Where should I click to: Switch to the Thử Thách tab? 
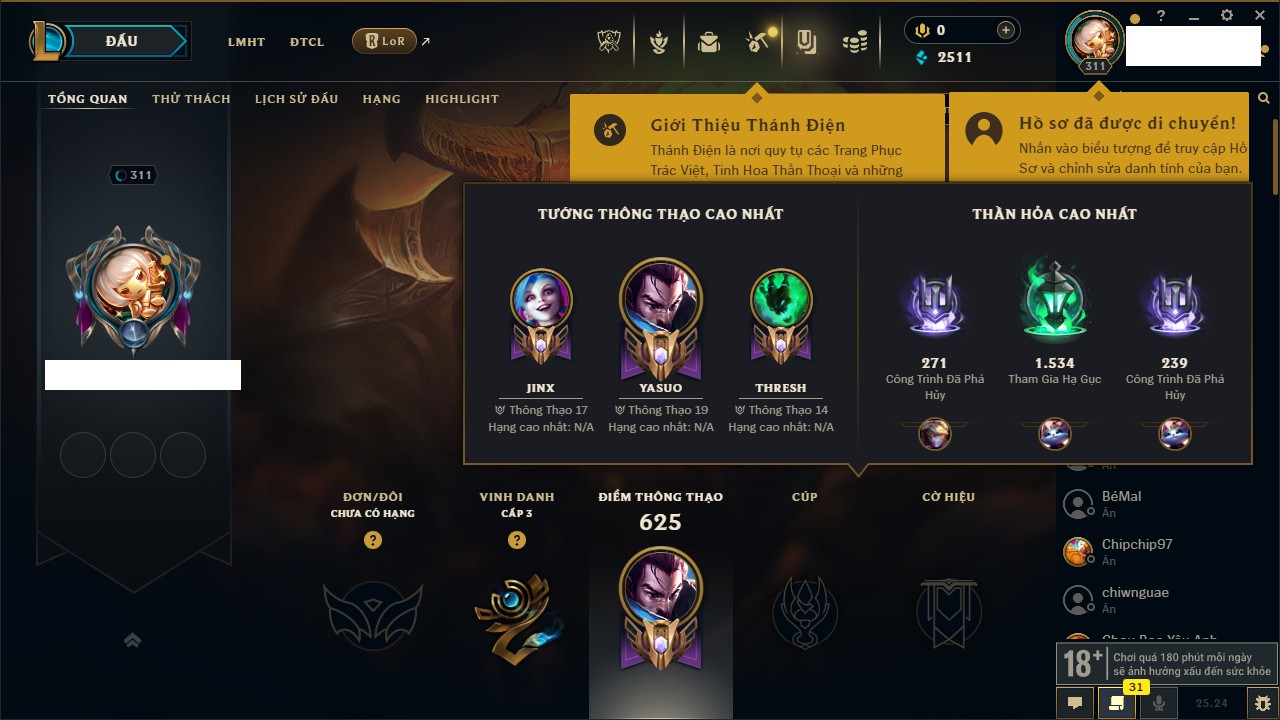191,99
